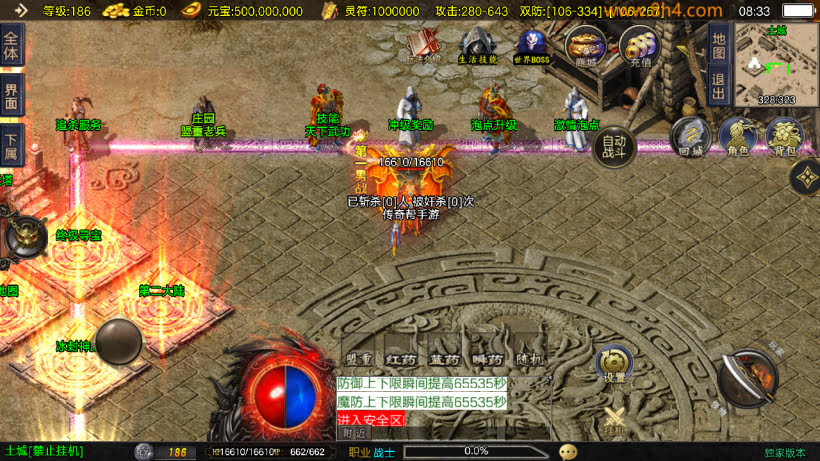Open the red book guide icon
This screenshot has width=820, height=461.
point(424,46)
